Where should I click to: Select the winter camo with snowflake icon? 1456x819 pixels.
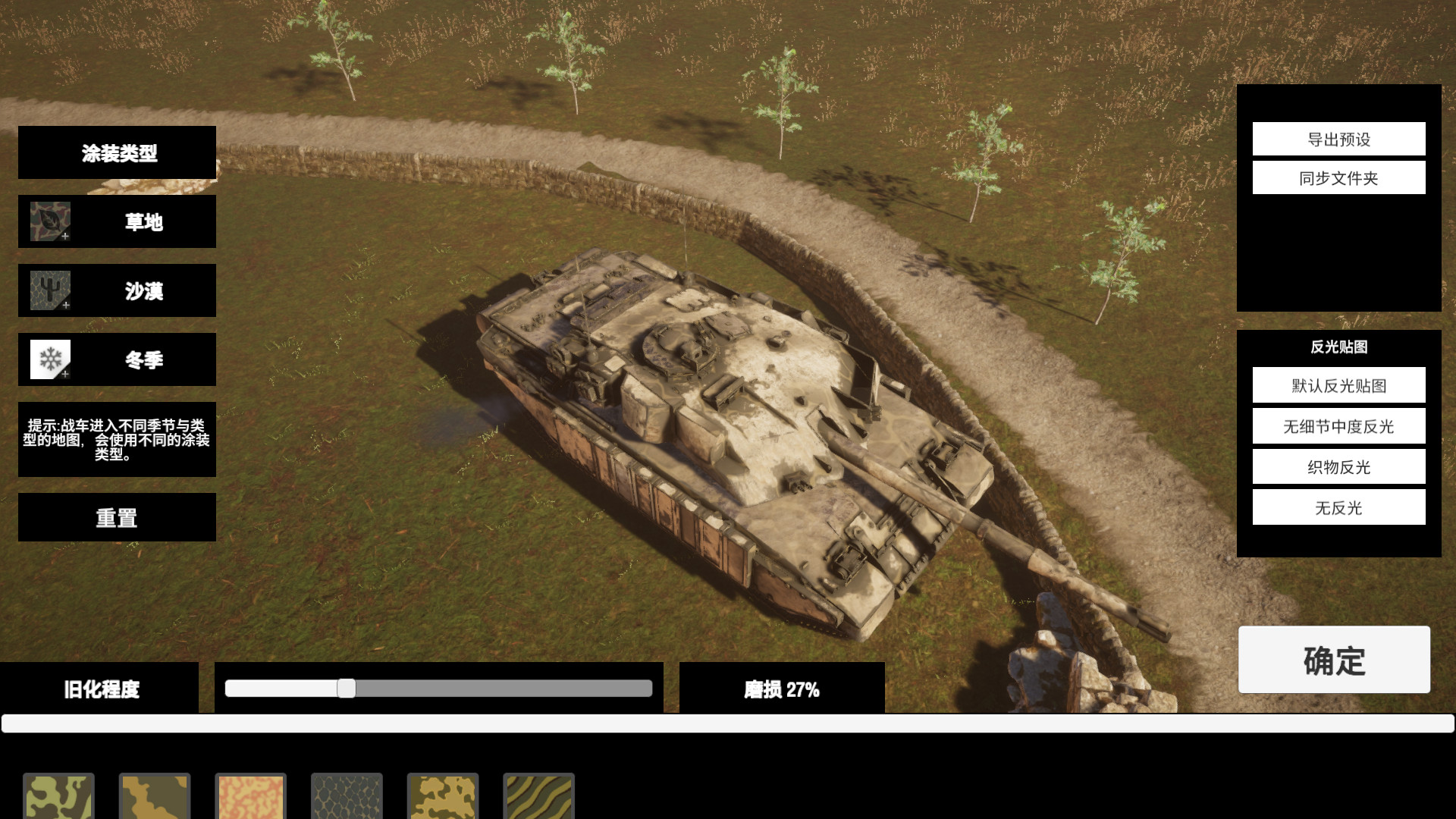point(116,359)
